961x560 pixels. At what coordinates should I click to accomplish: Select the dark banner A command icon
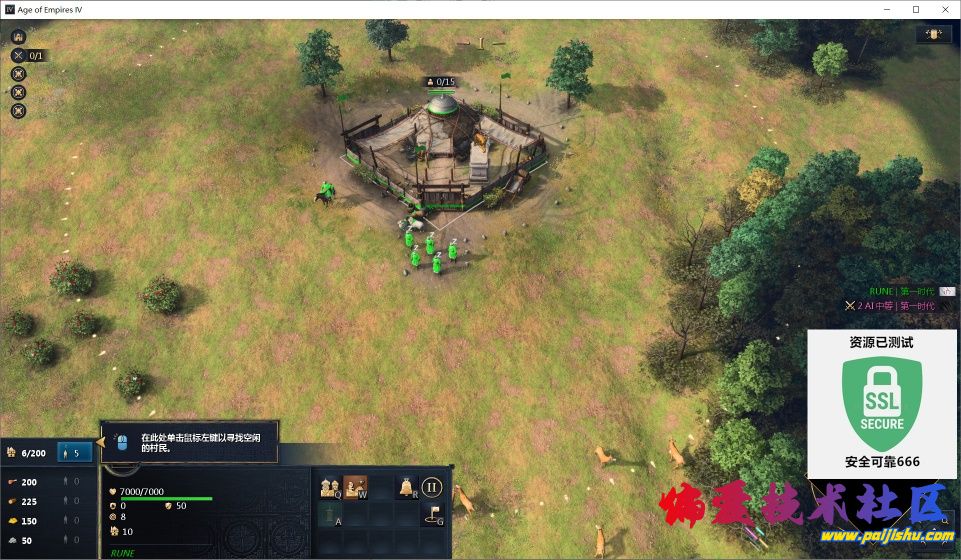pos(330,514)
